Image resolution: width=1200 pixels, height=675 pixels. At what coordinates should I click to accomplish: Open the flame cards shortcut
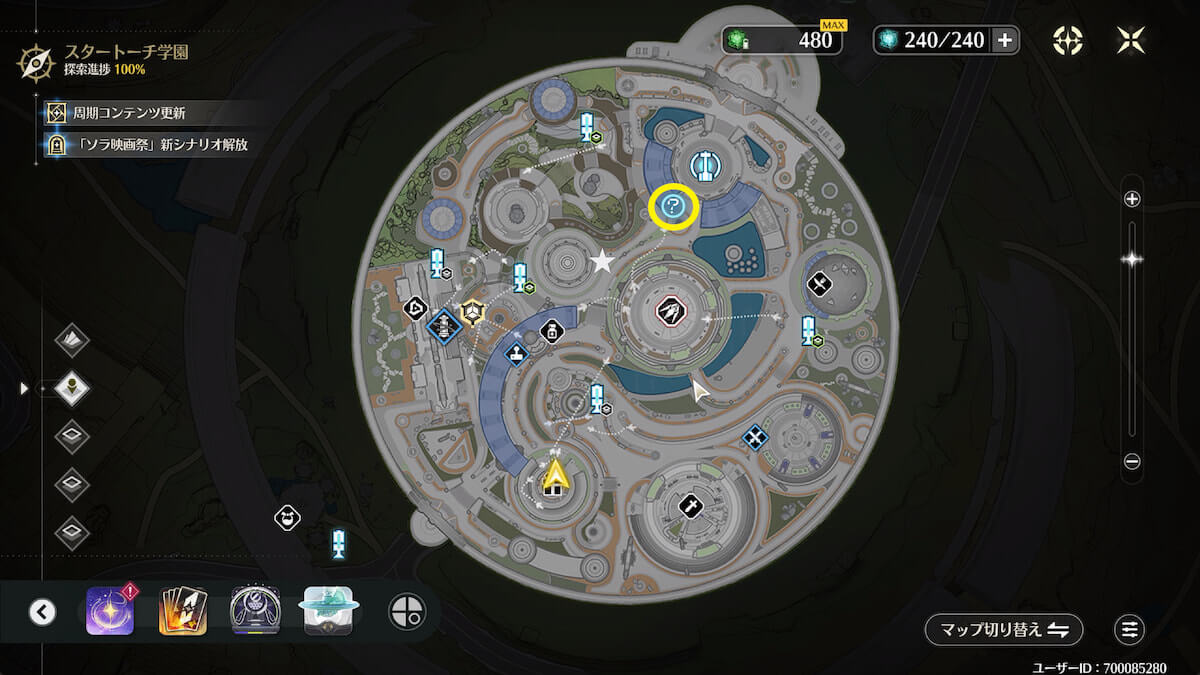coord(183,611)
